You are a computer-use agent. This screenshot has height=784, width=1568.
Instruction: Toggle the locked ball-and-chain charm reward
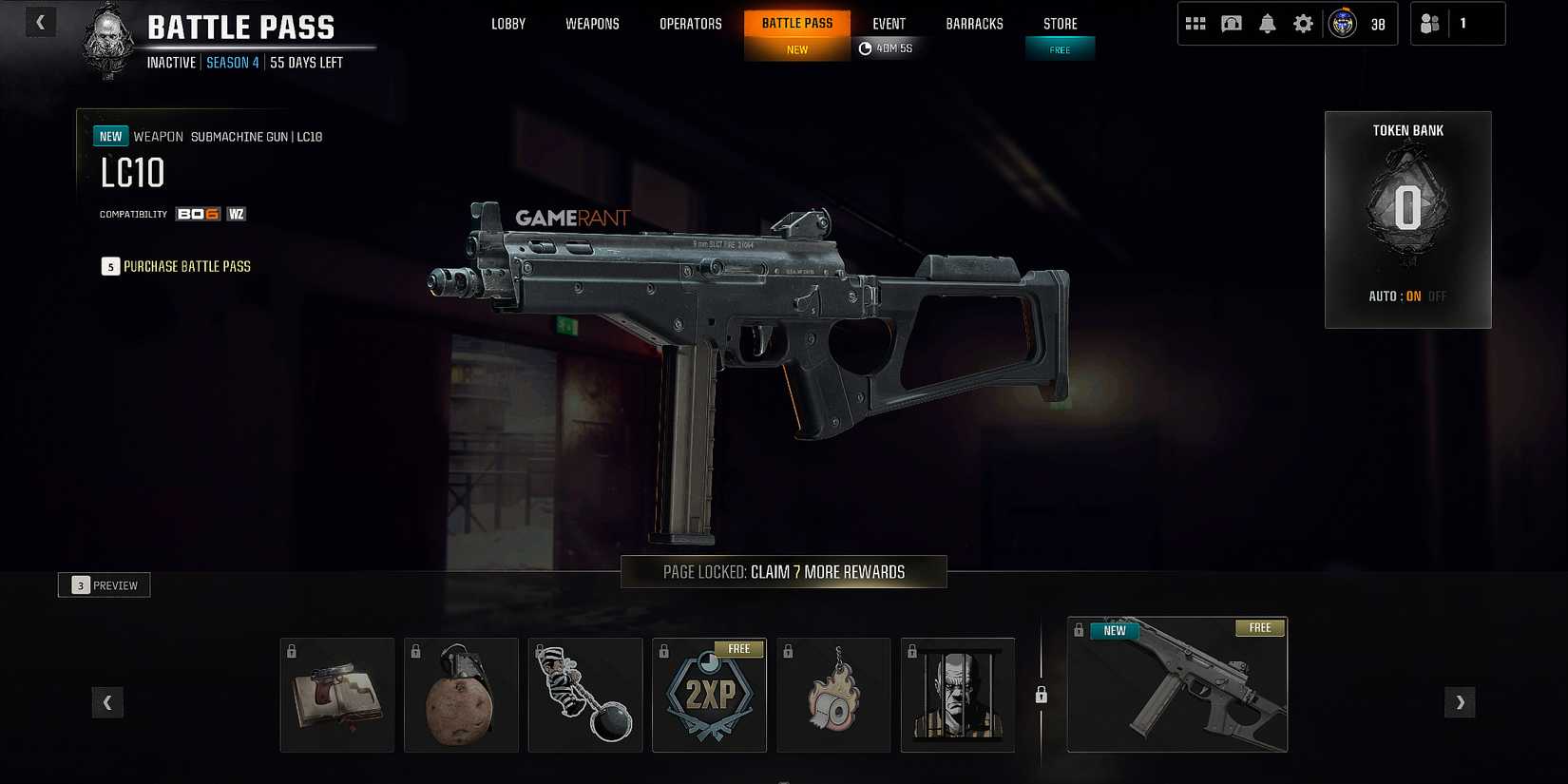click(585, 695)
